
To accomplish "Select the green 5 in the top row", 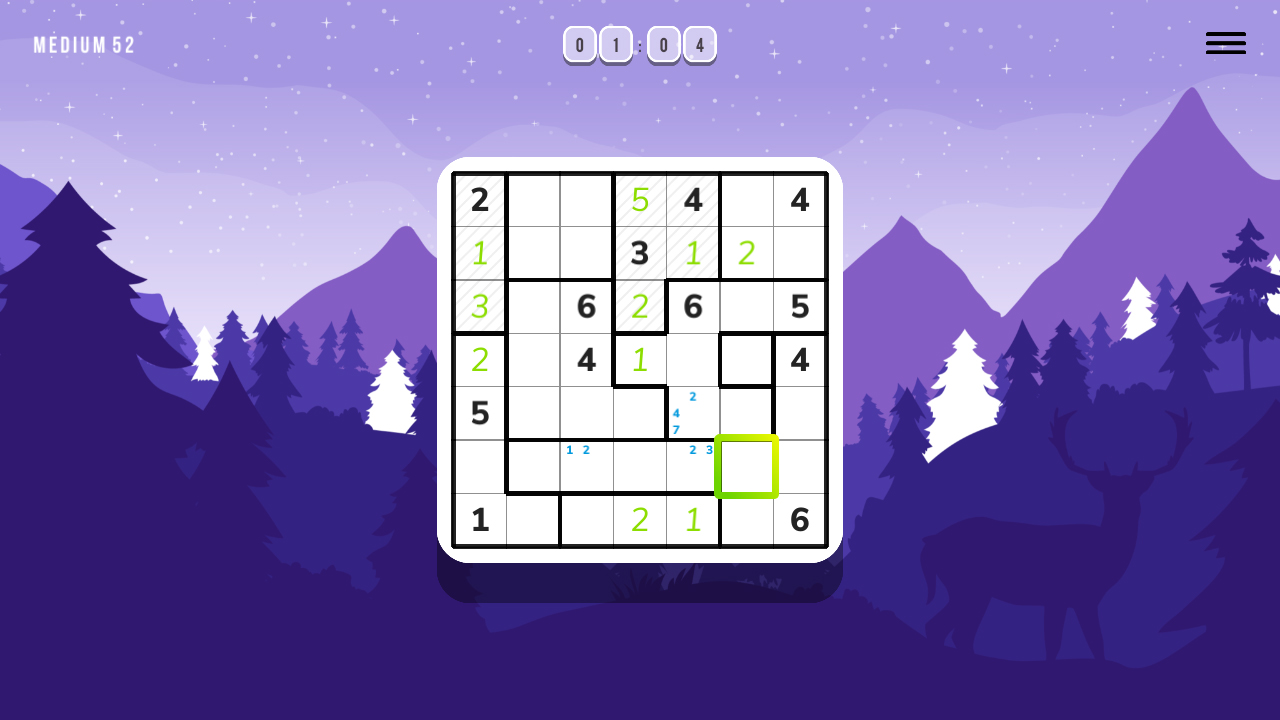I will tap(640, 200).
